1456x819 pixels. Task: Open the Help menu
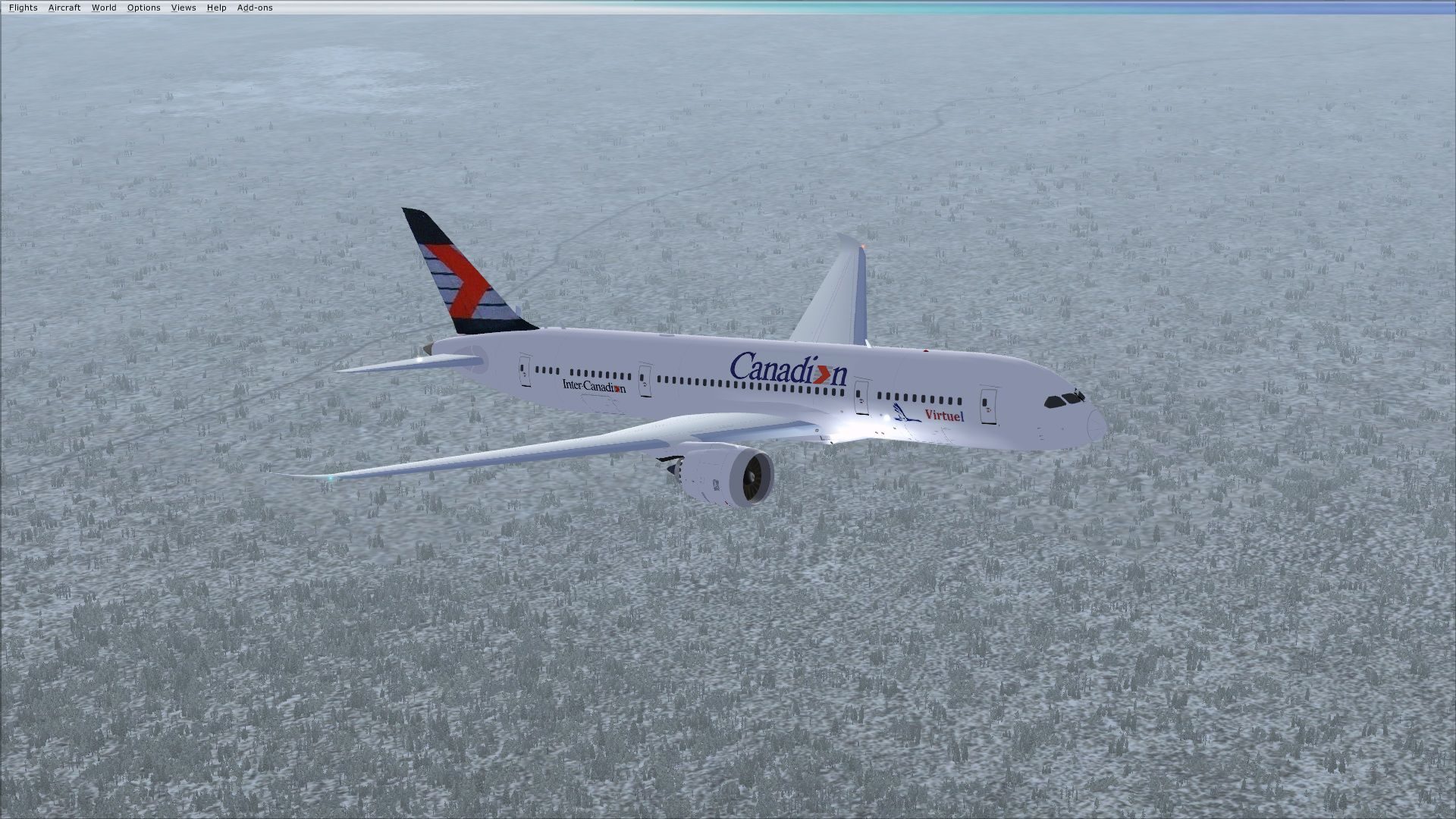pyautogui.click(x=216, y=8)
